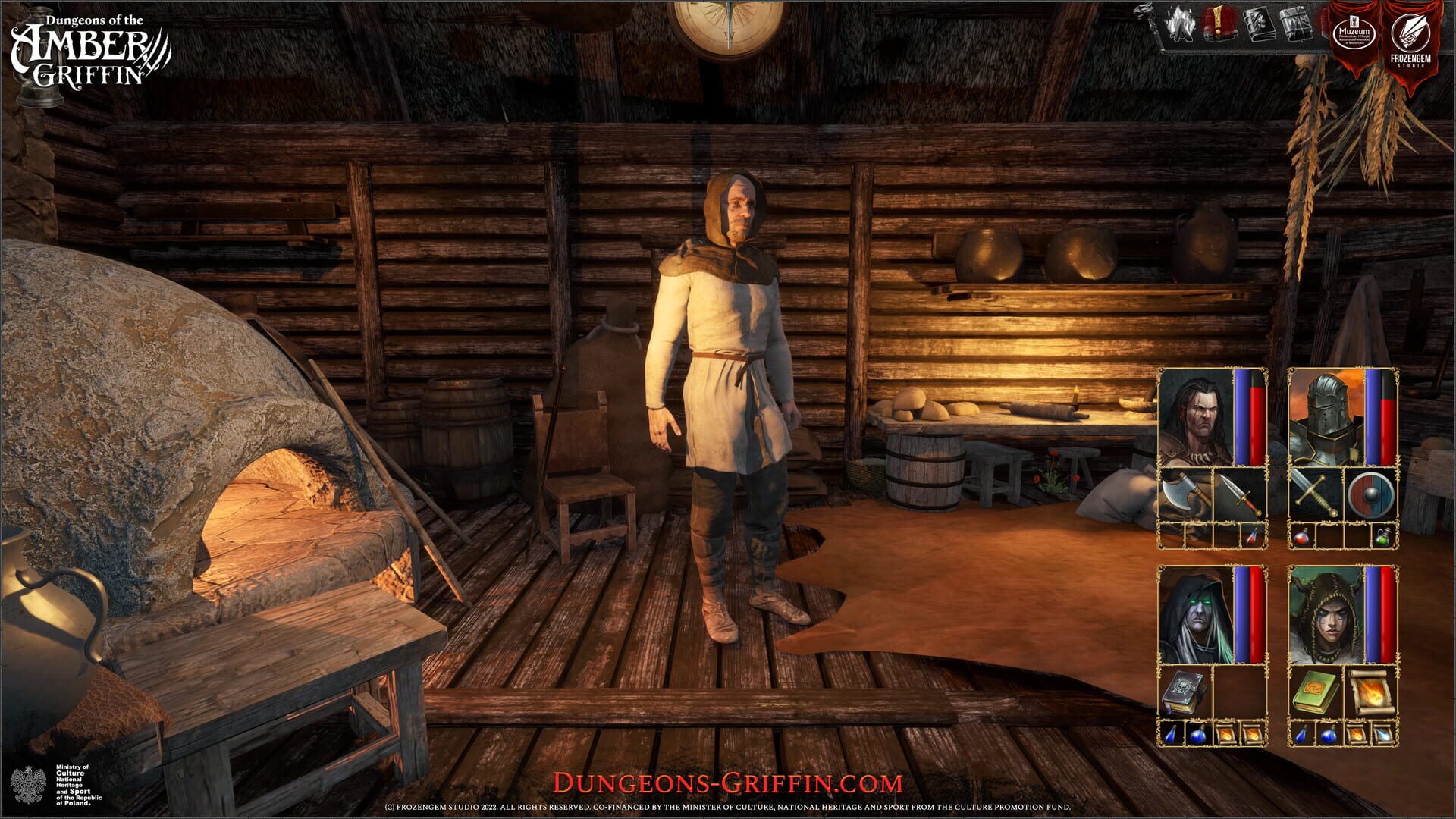
Task: Use the red health potion
Action: [1301, 536]
